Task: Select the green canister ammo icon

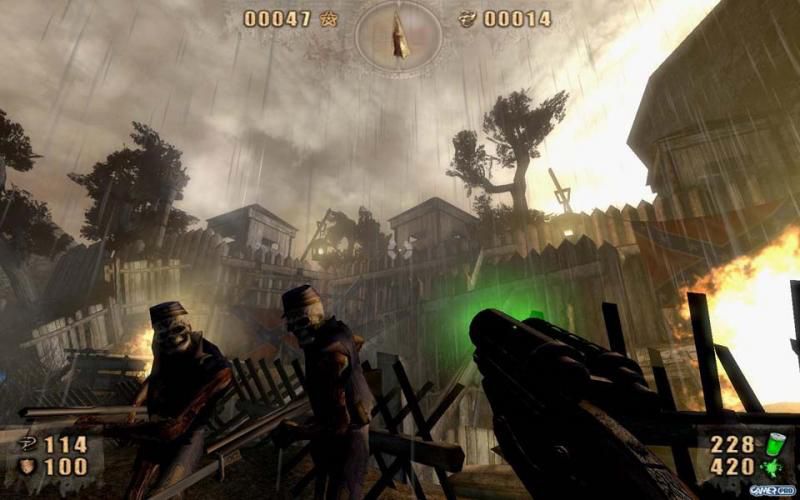Action: click(774, 445)
